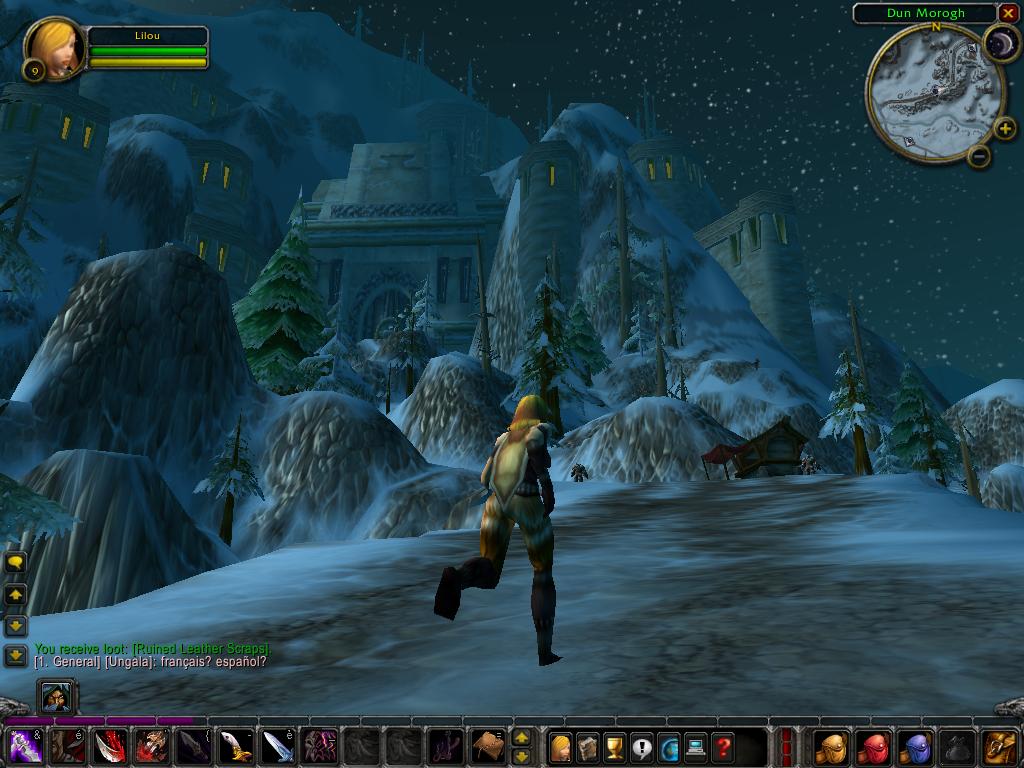Zoom in the minimap with plus button
Screen dimensions: 1024x768
1005,128
